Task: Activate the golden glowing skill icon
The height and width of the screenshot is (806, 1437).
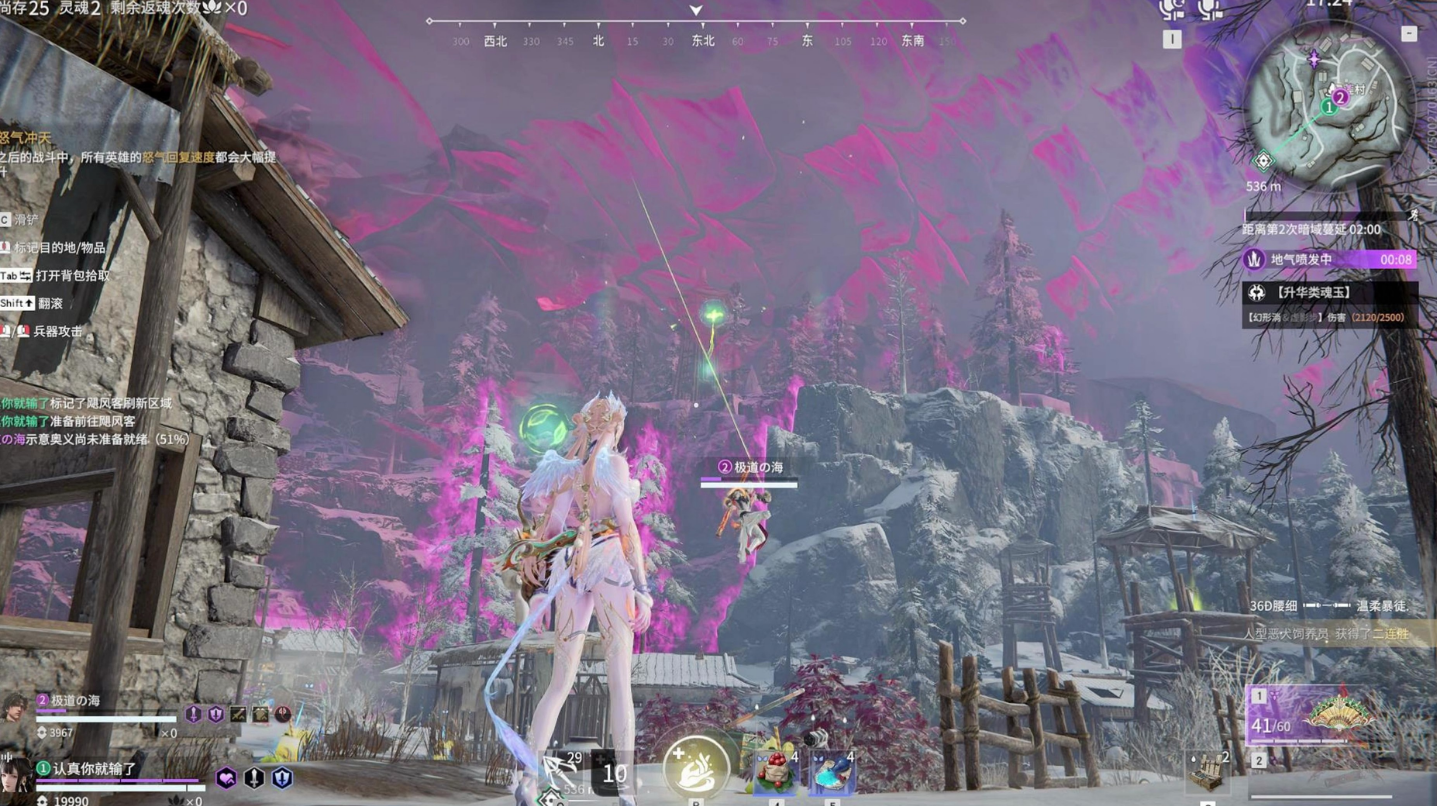Action: point(696,767)
